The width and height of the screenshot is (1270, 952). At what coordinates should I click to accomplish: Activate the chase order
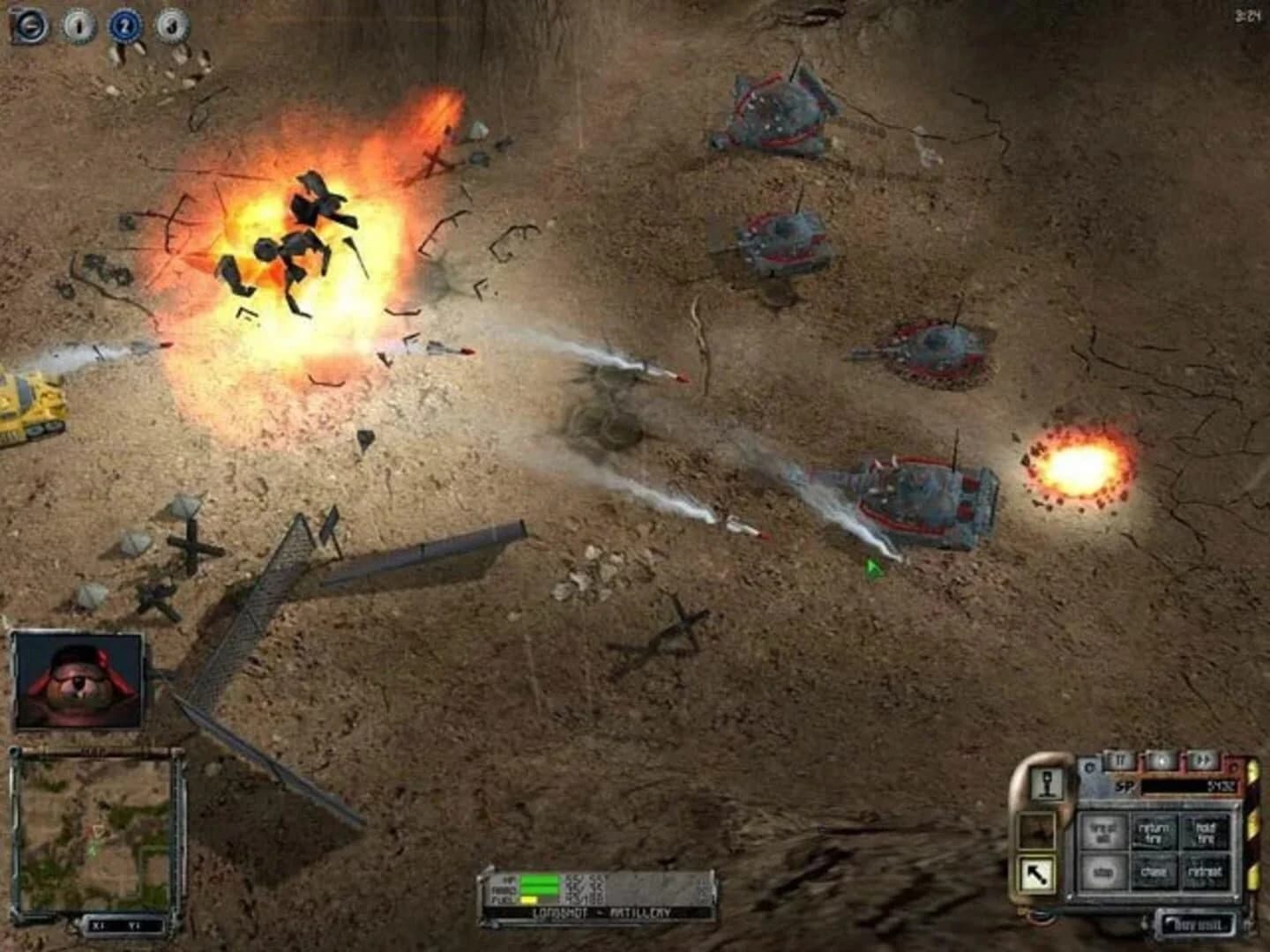1154,873
